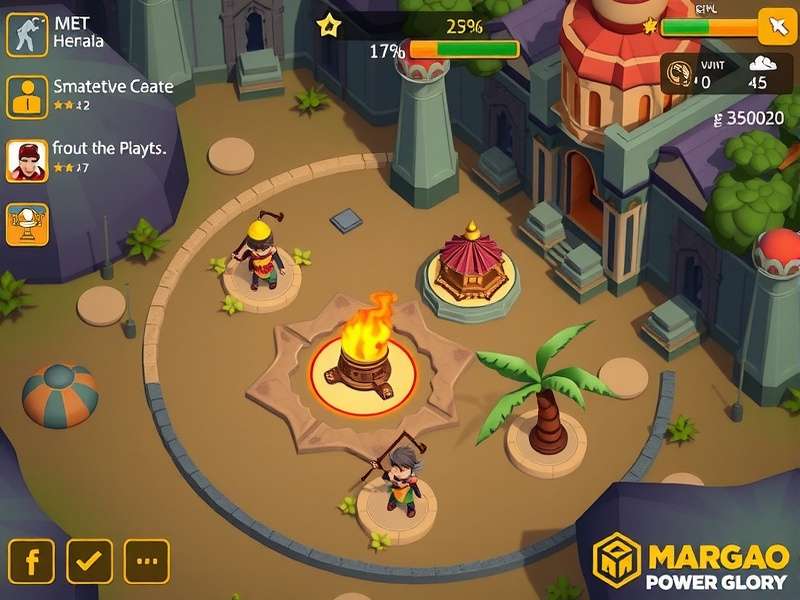
Task: Click the cloud resource icon
Action: (757, 66)
